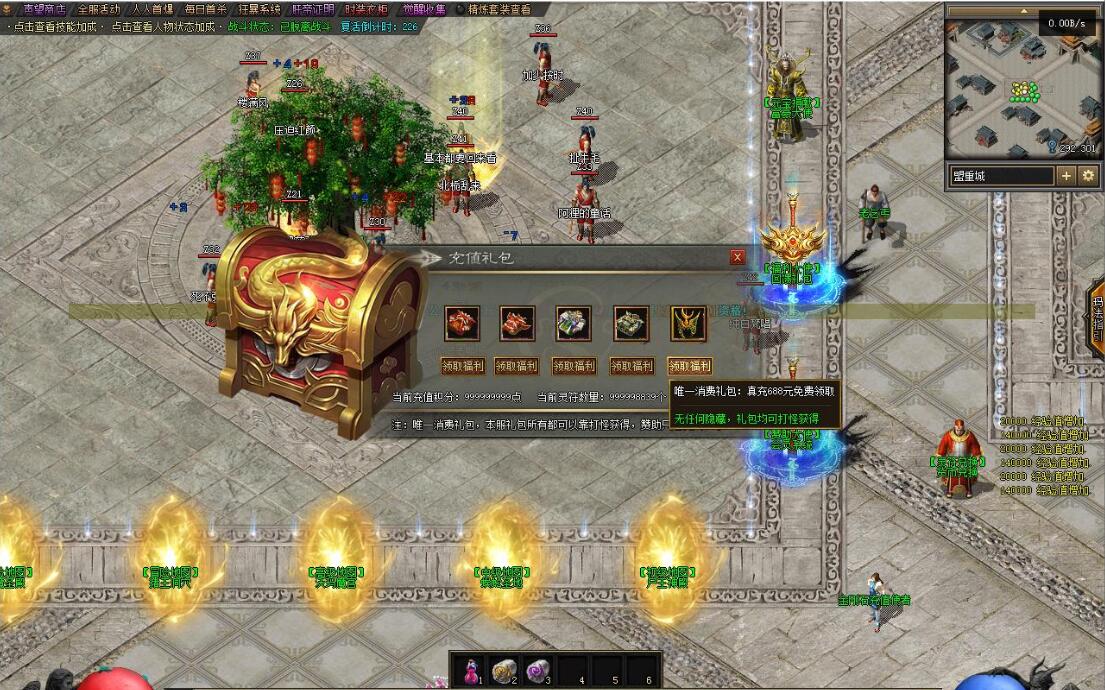The image size is (1105, 690).
Task: Click 点击查看技能加成 skill bonus link
Action: [54, 27]
